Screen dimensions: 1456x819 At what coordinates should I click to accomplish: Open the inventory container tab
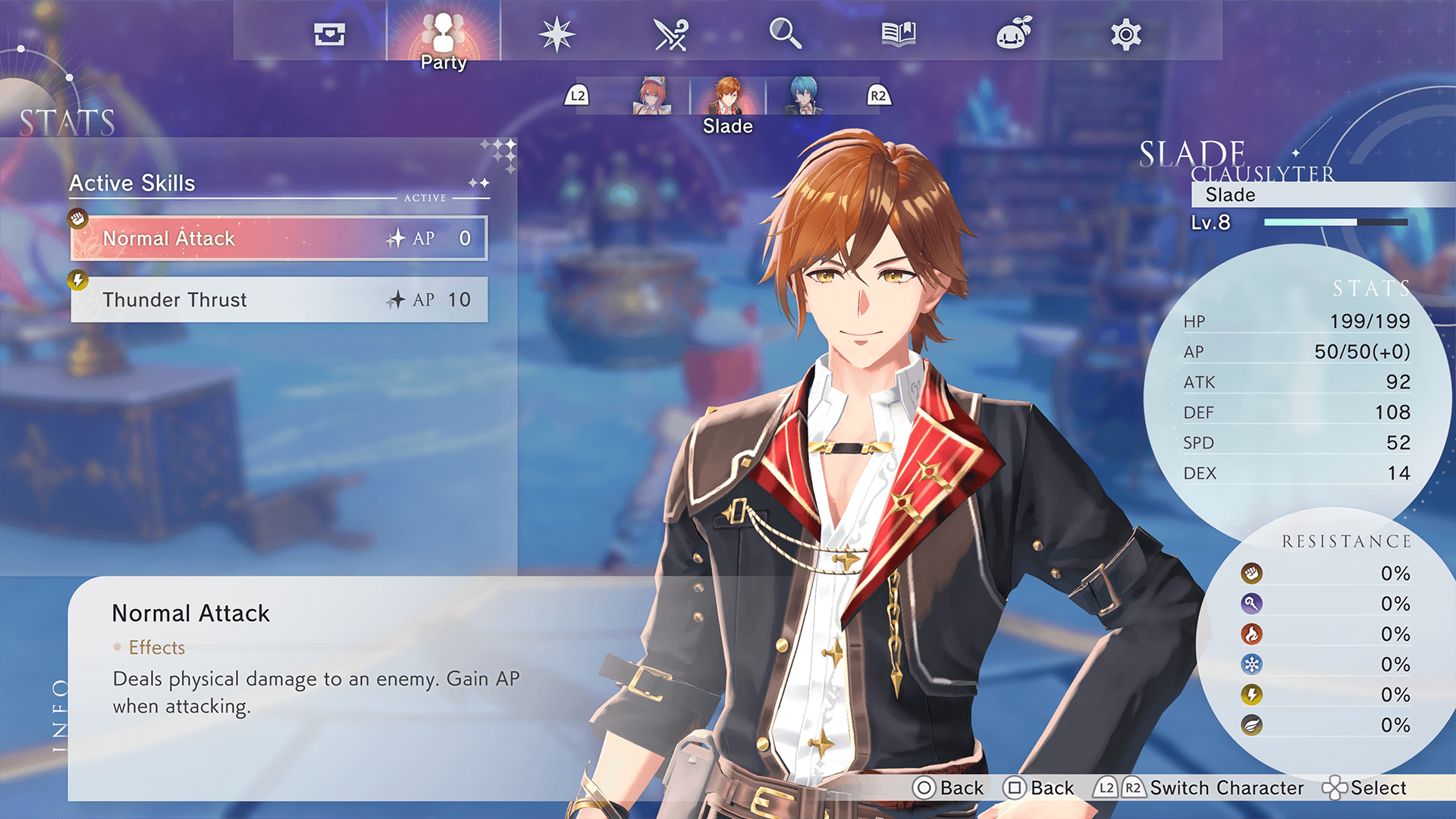[330, 34]
